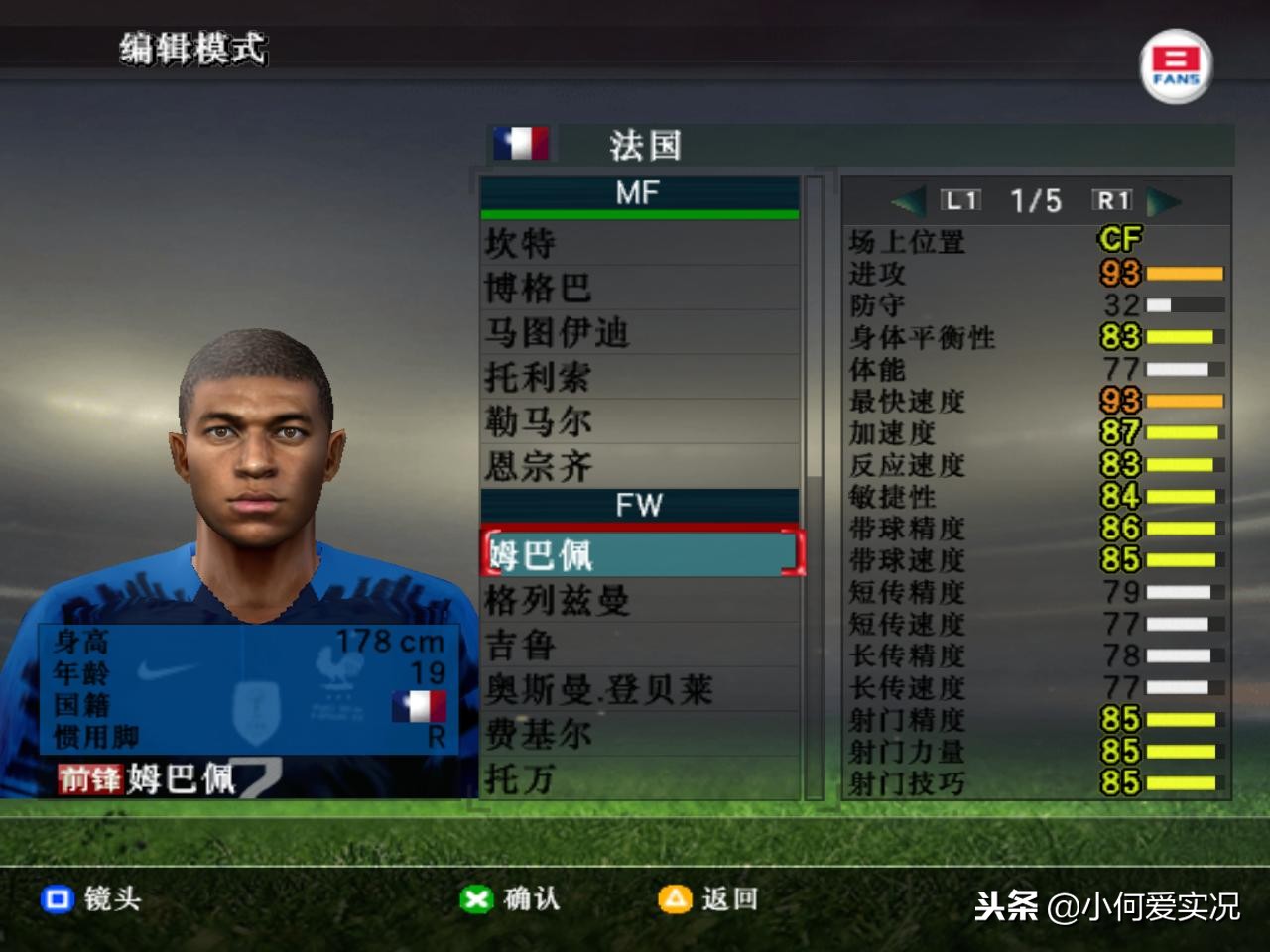Select player 坎特 from the list

639,243
